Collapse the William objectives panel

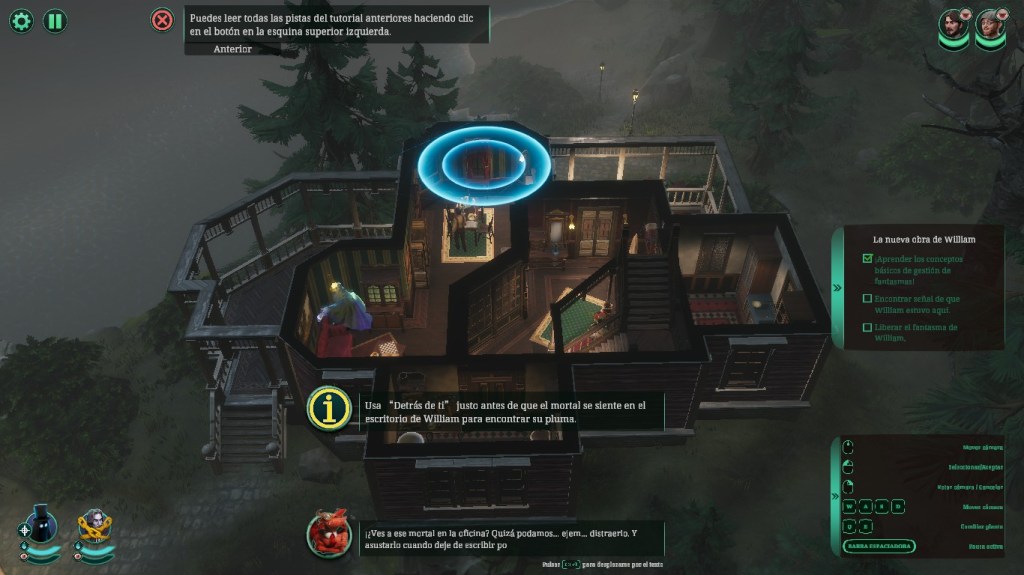click(x=838, y=288)
